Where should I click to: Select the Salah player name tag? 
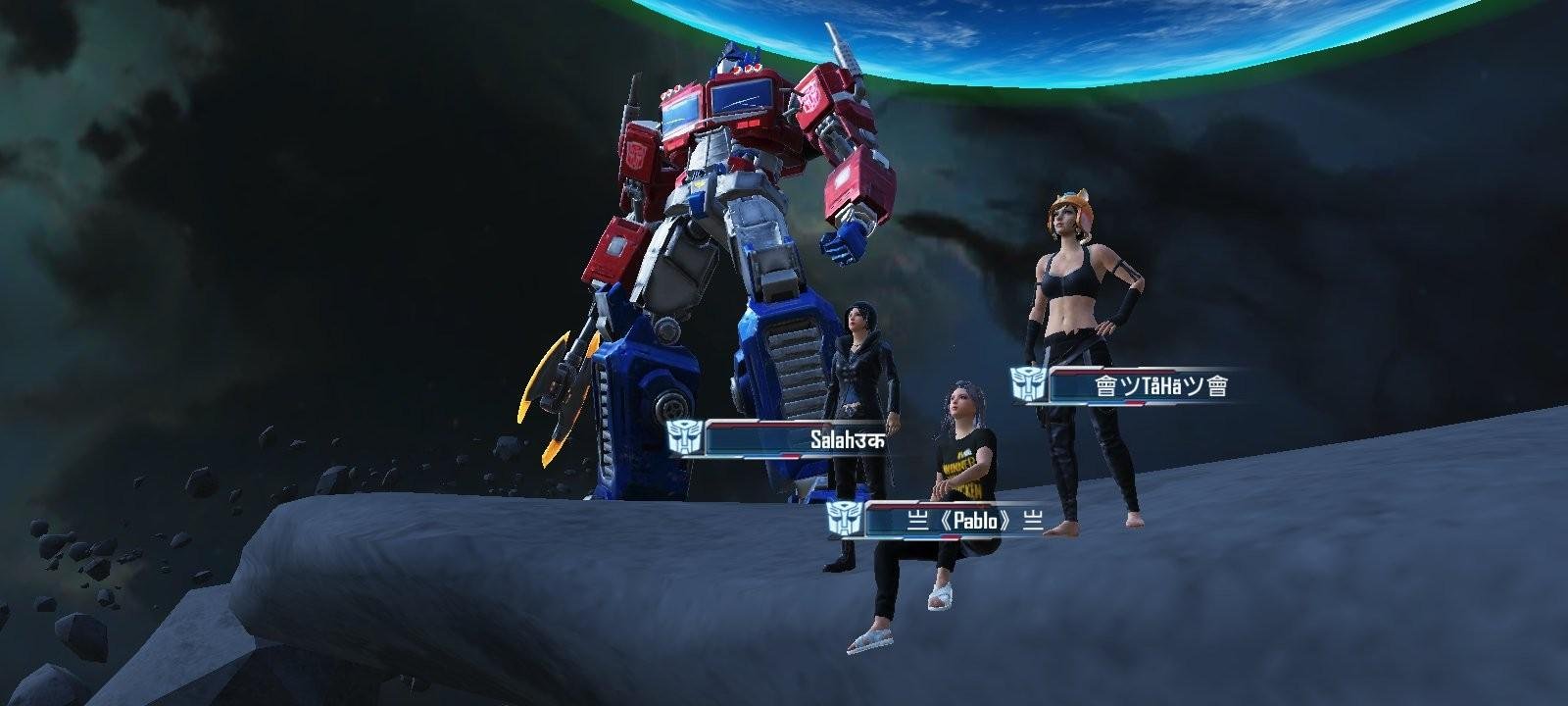click(x=847, y=440)
